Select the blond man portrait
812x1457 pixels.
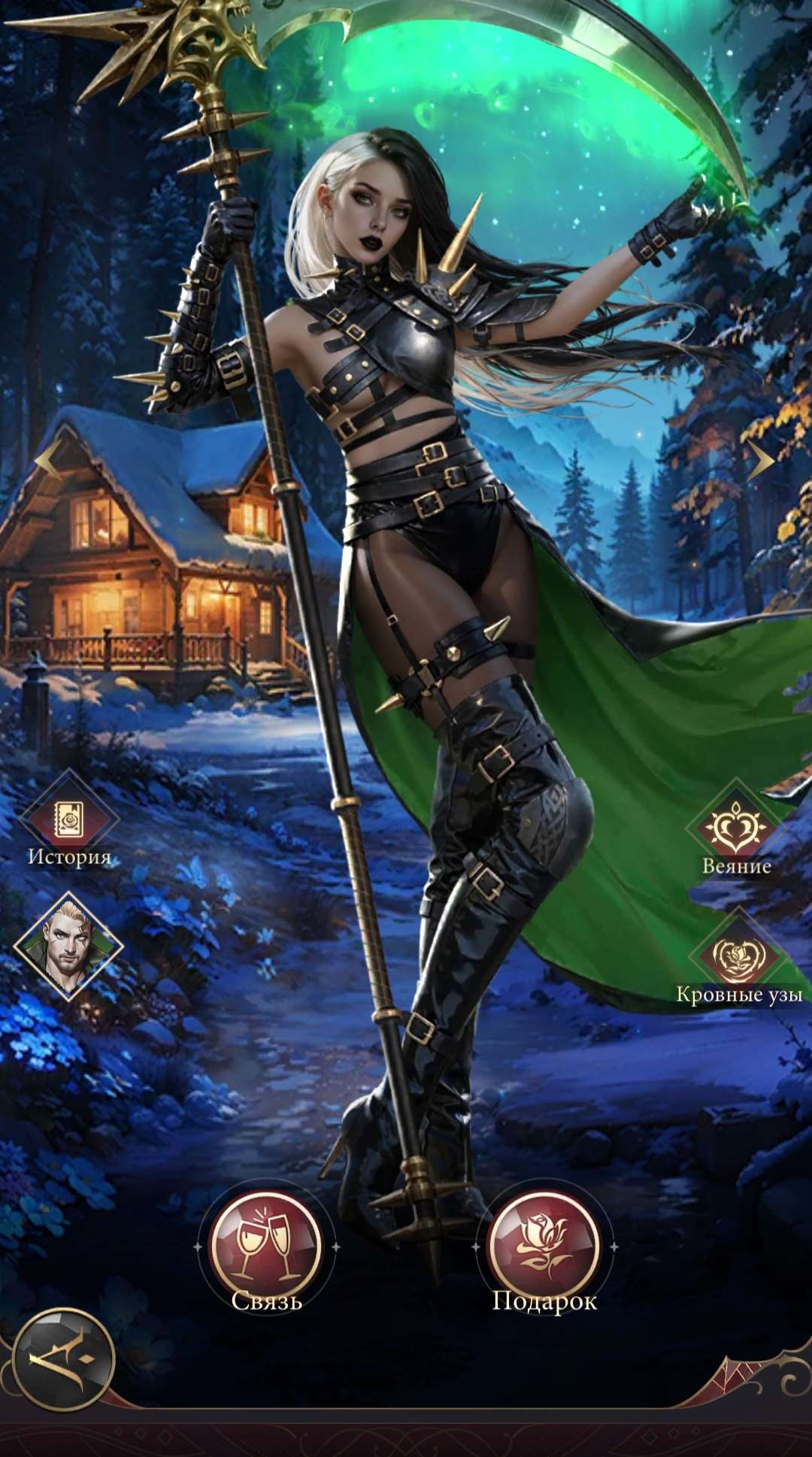pyautogui.click(x=68, y=945)
